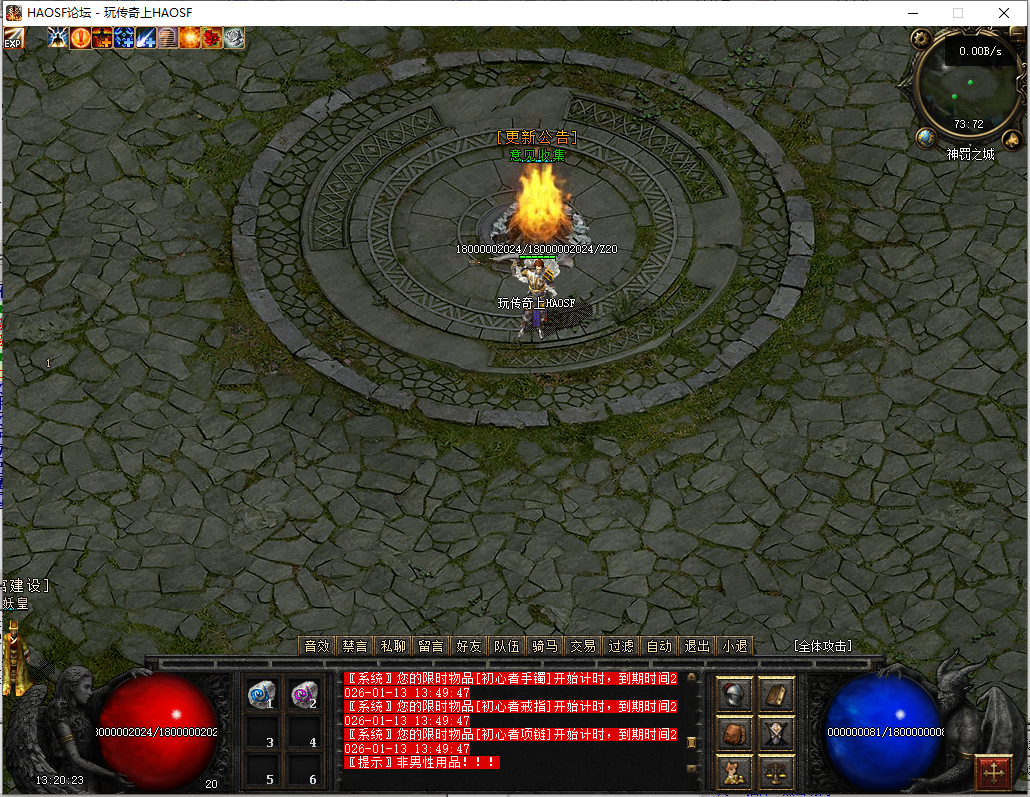Activate the 骑马 mount button

(x=545, y=646)
